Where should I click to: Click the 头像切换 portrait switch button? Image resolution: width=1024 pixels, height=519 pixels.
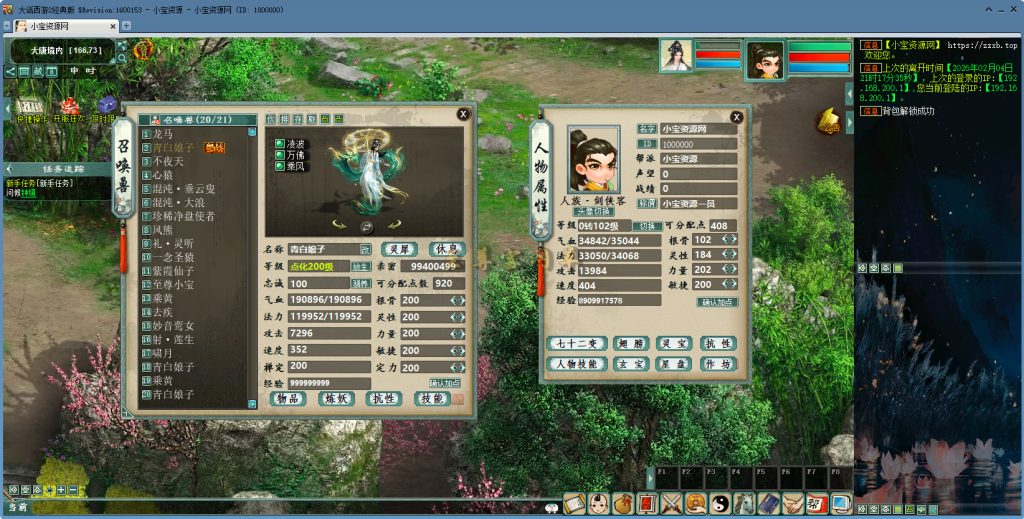click(593, 211)
